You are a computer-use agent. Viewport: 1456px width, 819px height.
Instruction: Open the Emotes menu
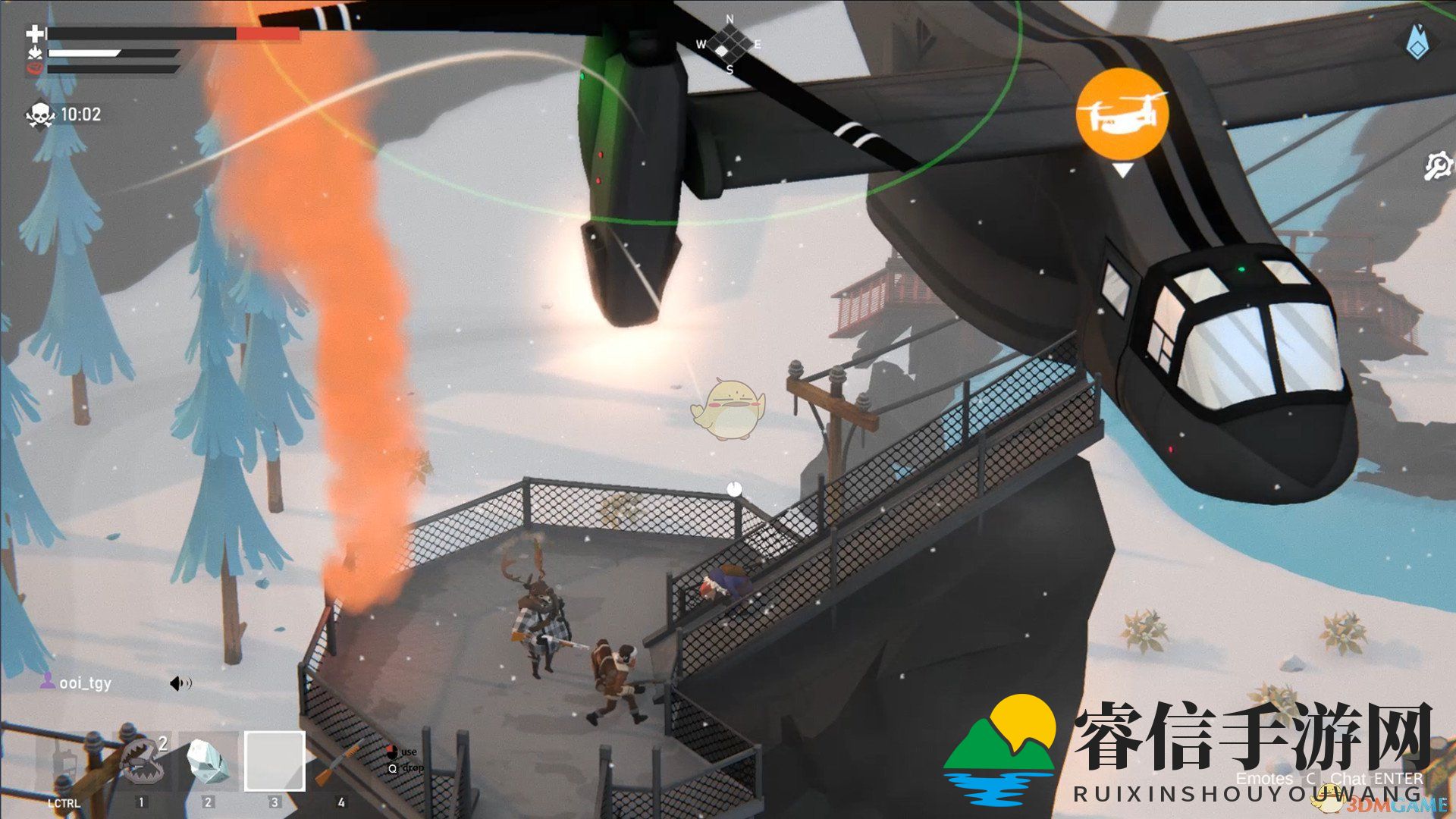(1264, 779)
